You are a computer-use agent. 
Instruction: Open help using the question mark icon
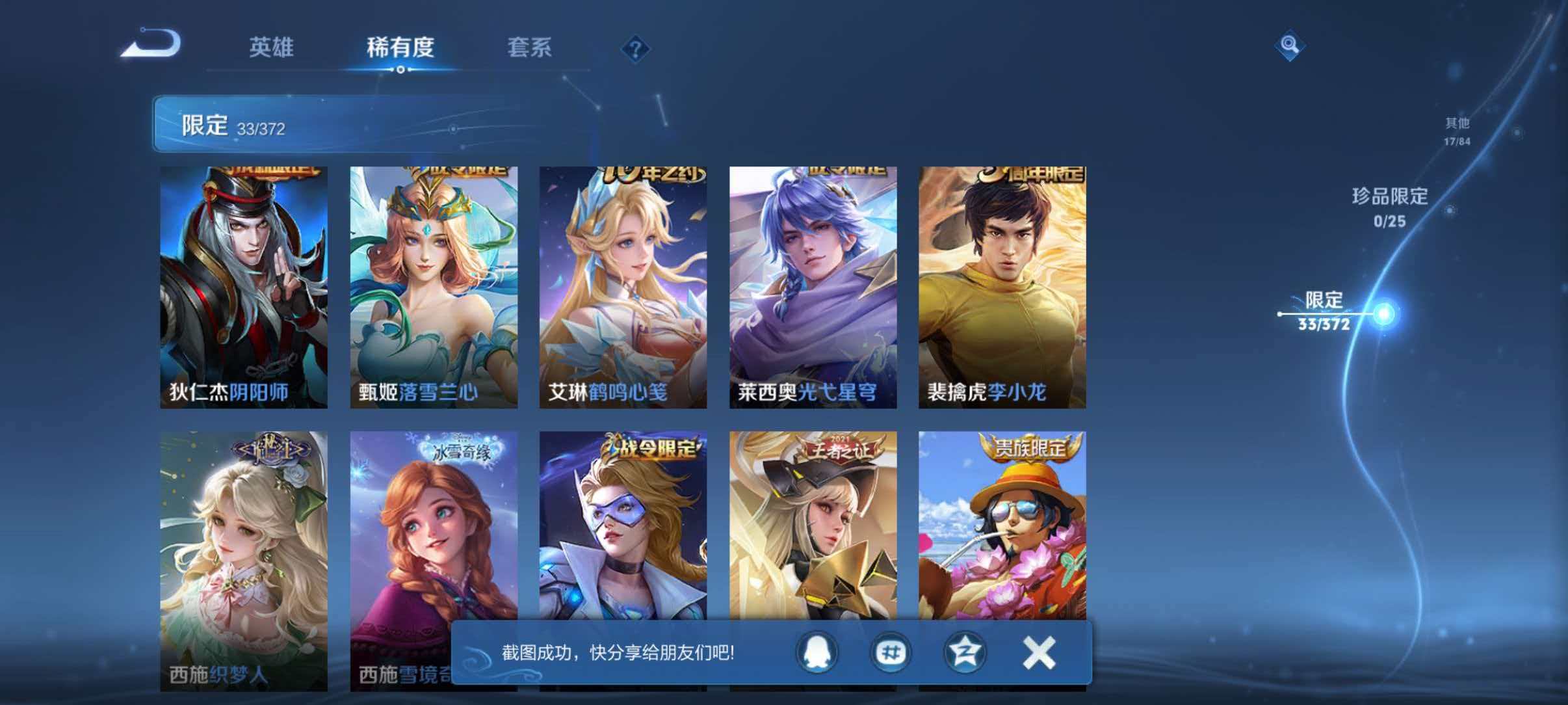(x=636, y=50)
